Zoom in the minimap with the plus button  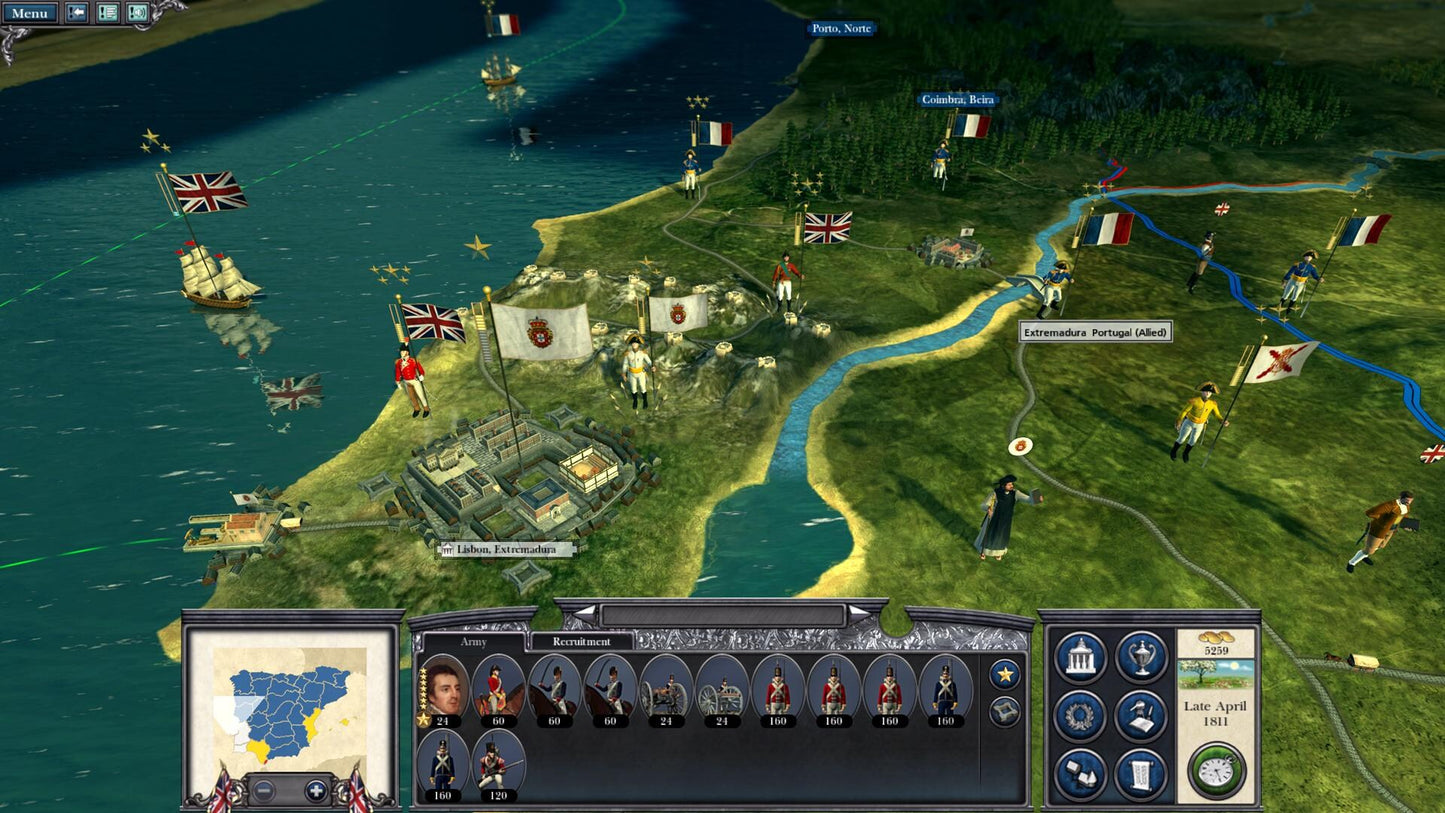click(316, 790)
